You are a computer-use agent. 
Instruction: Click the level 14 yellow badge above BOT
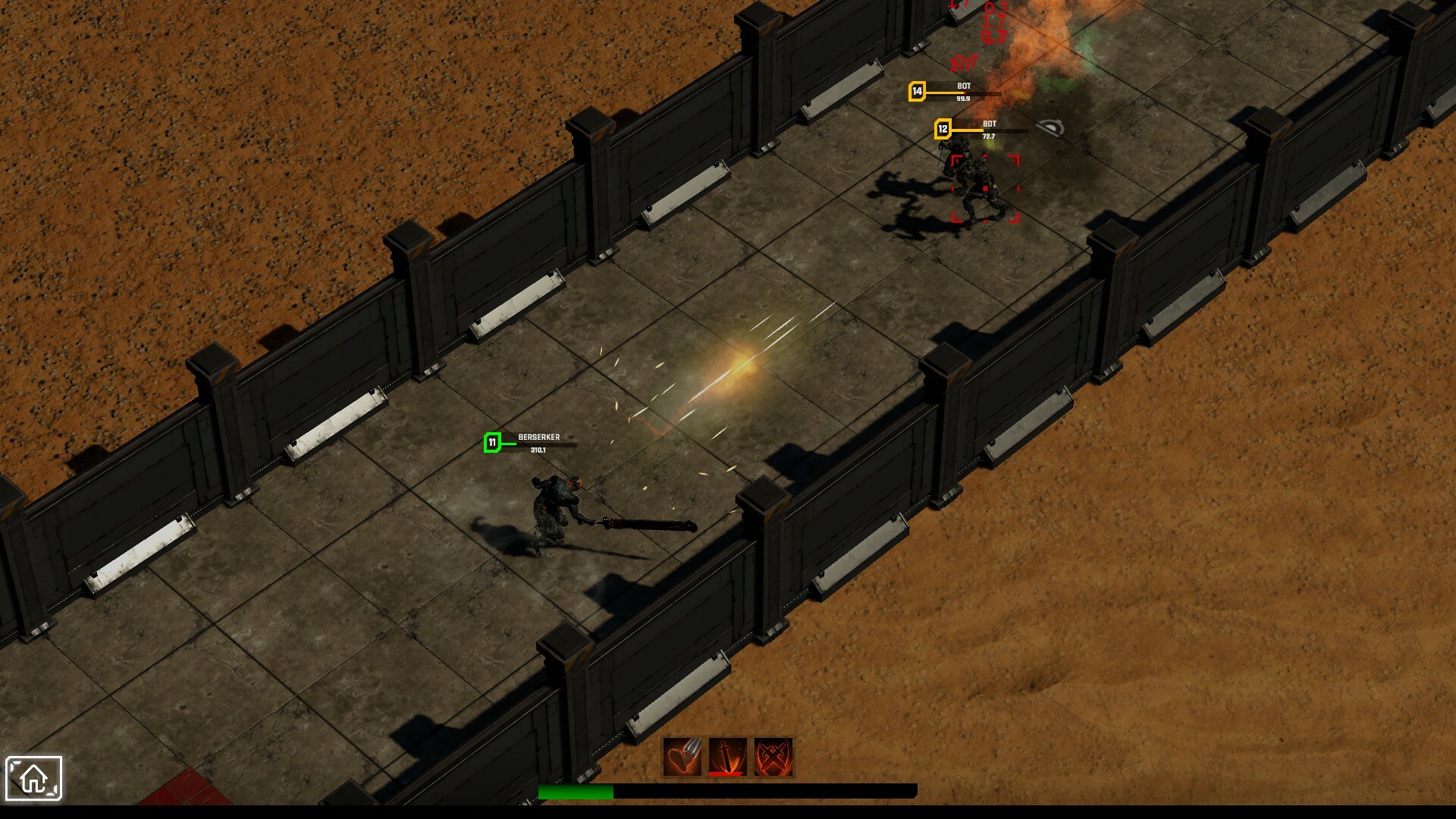point(918,91)
